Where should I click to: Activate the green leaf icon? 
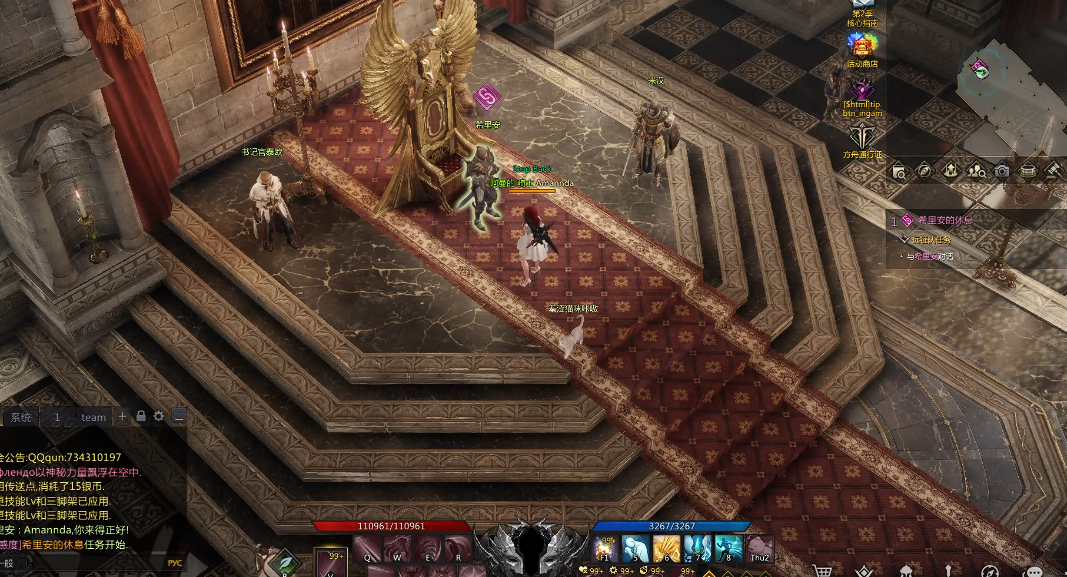click(286, 565)
